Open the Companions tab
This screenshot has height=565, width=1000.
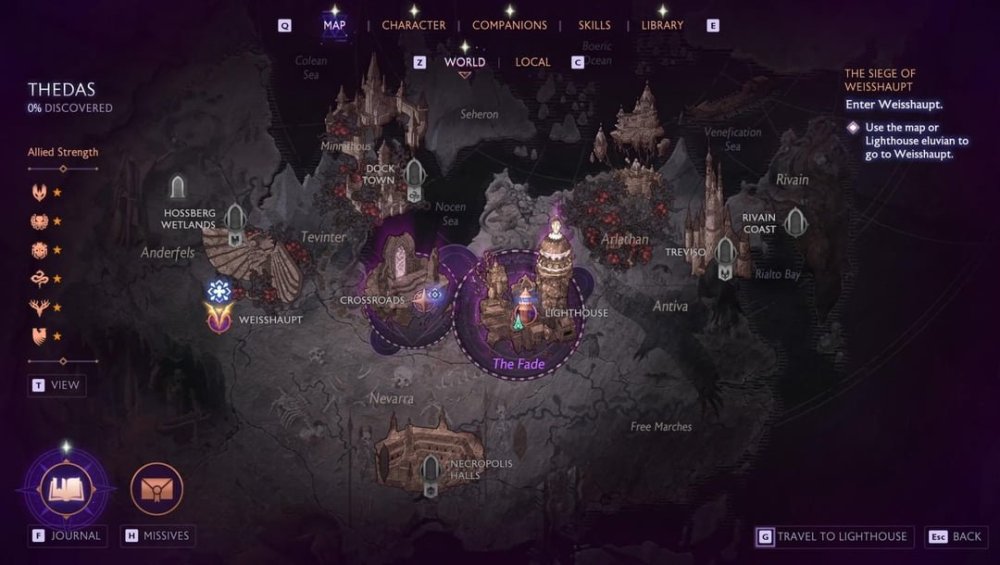[509, 25]
